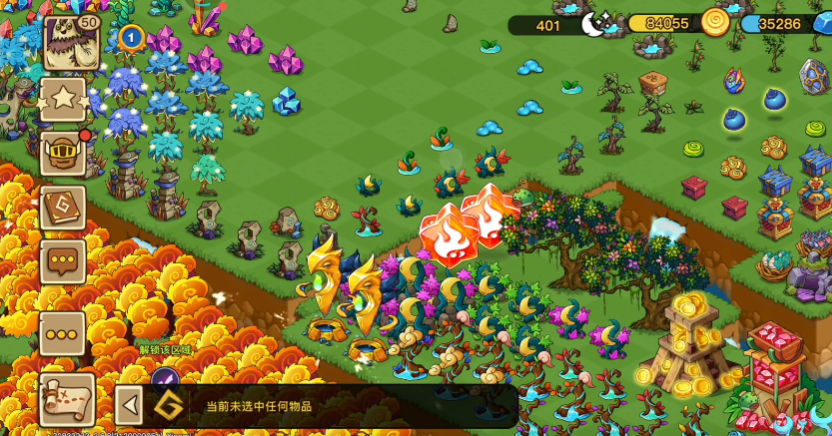Tap the gold spiral coin icon

click(x=714, y=22)
